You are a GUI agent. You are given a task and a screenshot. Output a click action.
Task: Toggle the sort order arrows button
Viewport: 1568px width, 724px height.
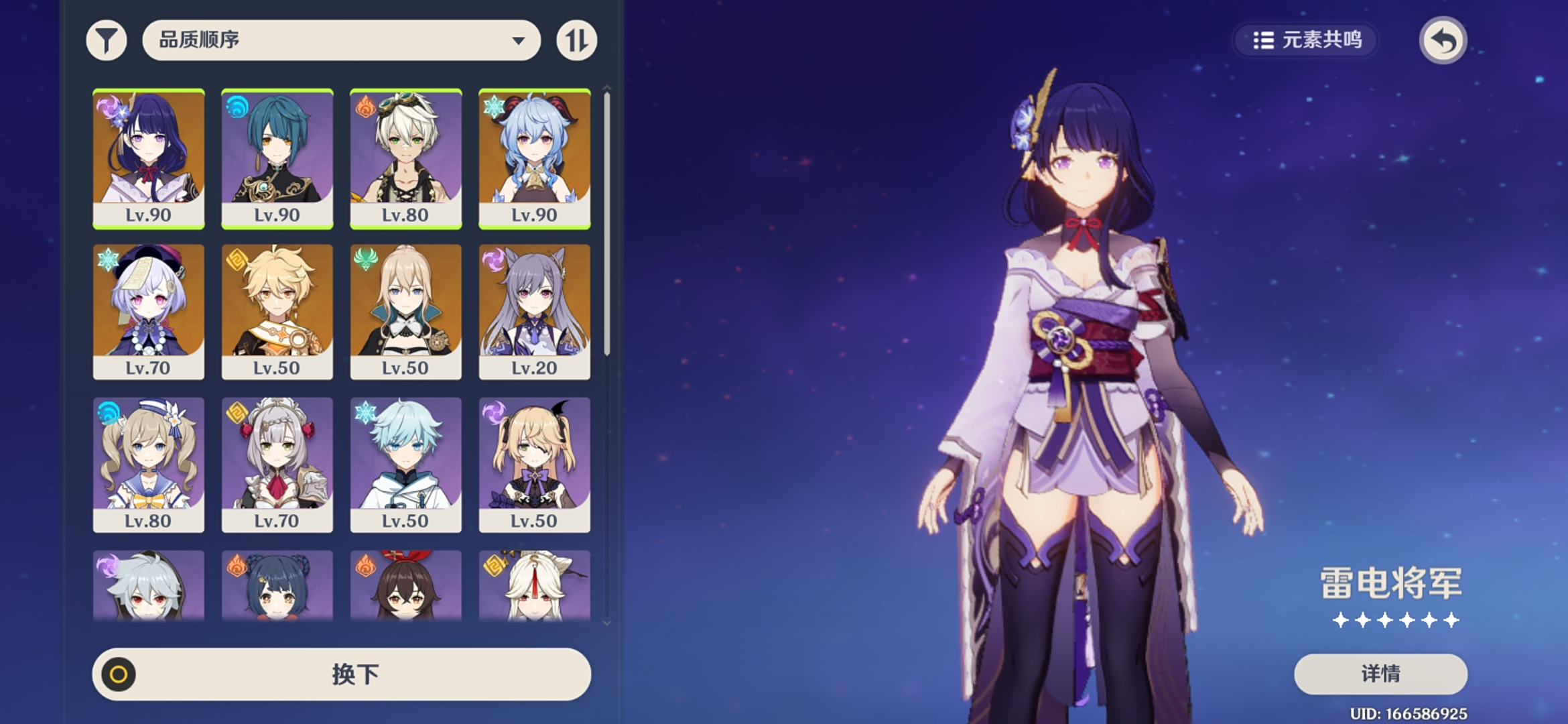576,40
